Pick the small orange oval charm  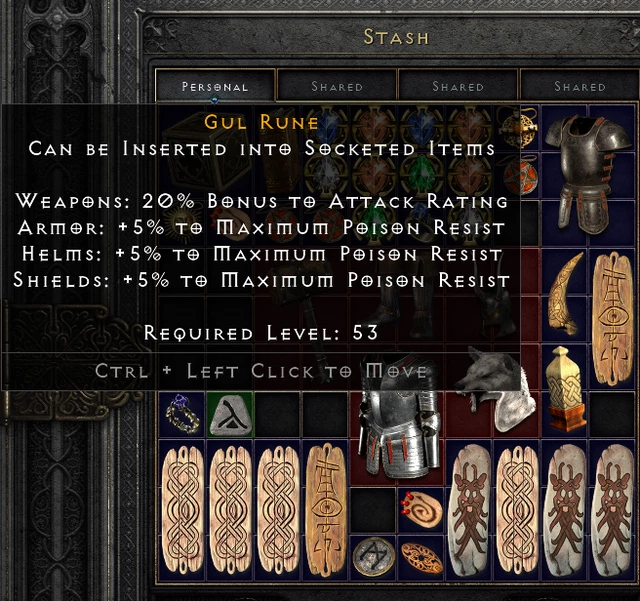click(x=422, y=557)
